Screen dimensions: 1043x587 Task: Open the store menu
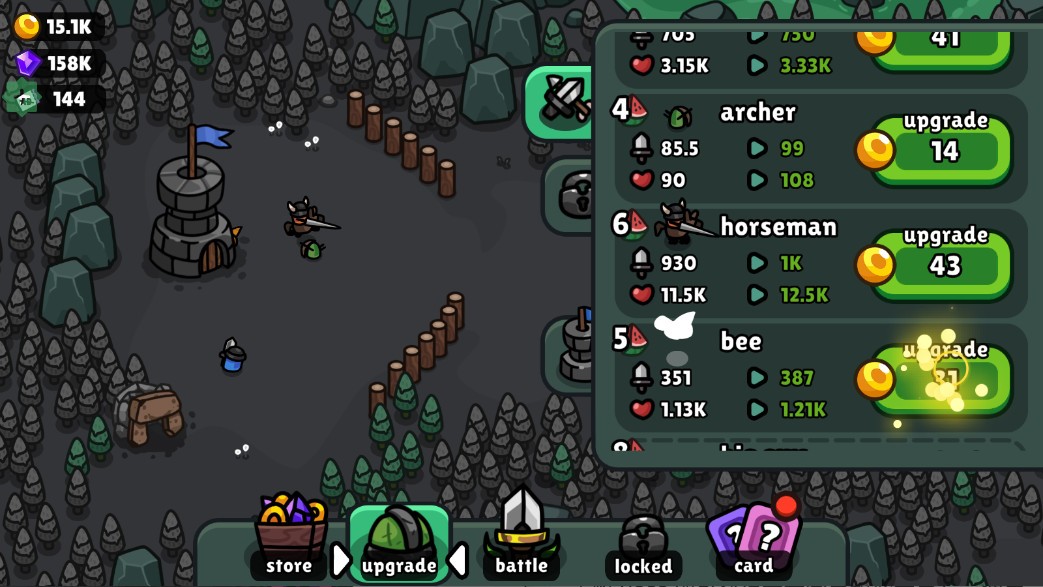tap(289, 537)
